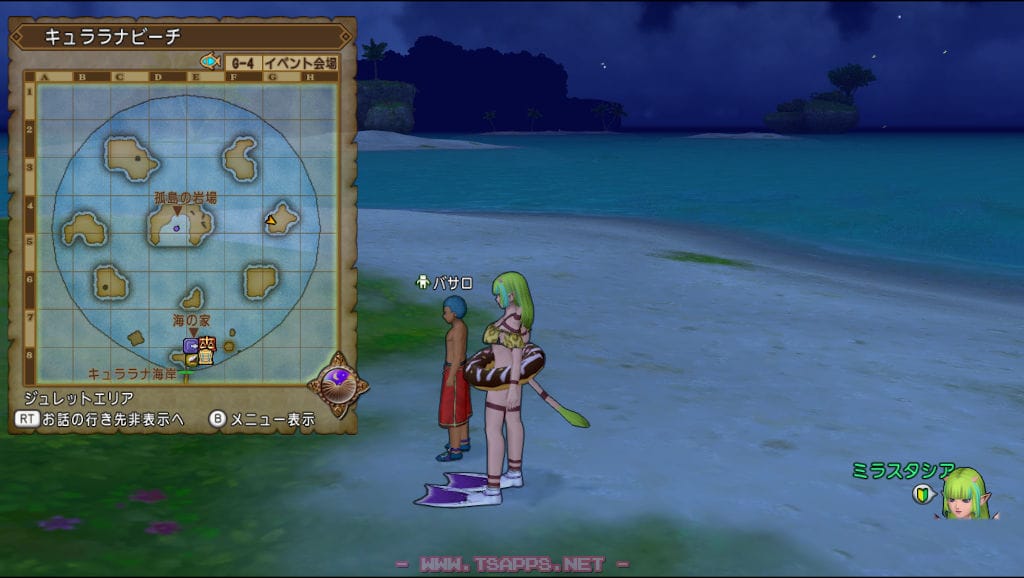
Task: Click the fish icon beside G-4
Action: [x=210, y=62]
